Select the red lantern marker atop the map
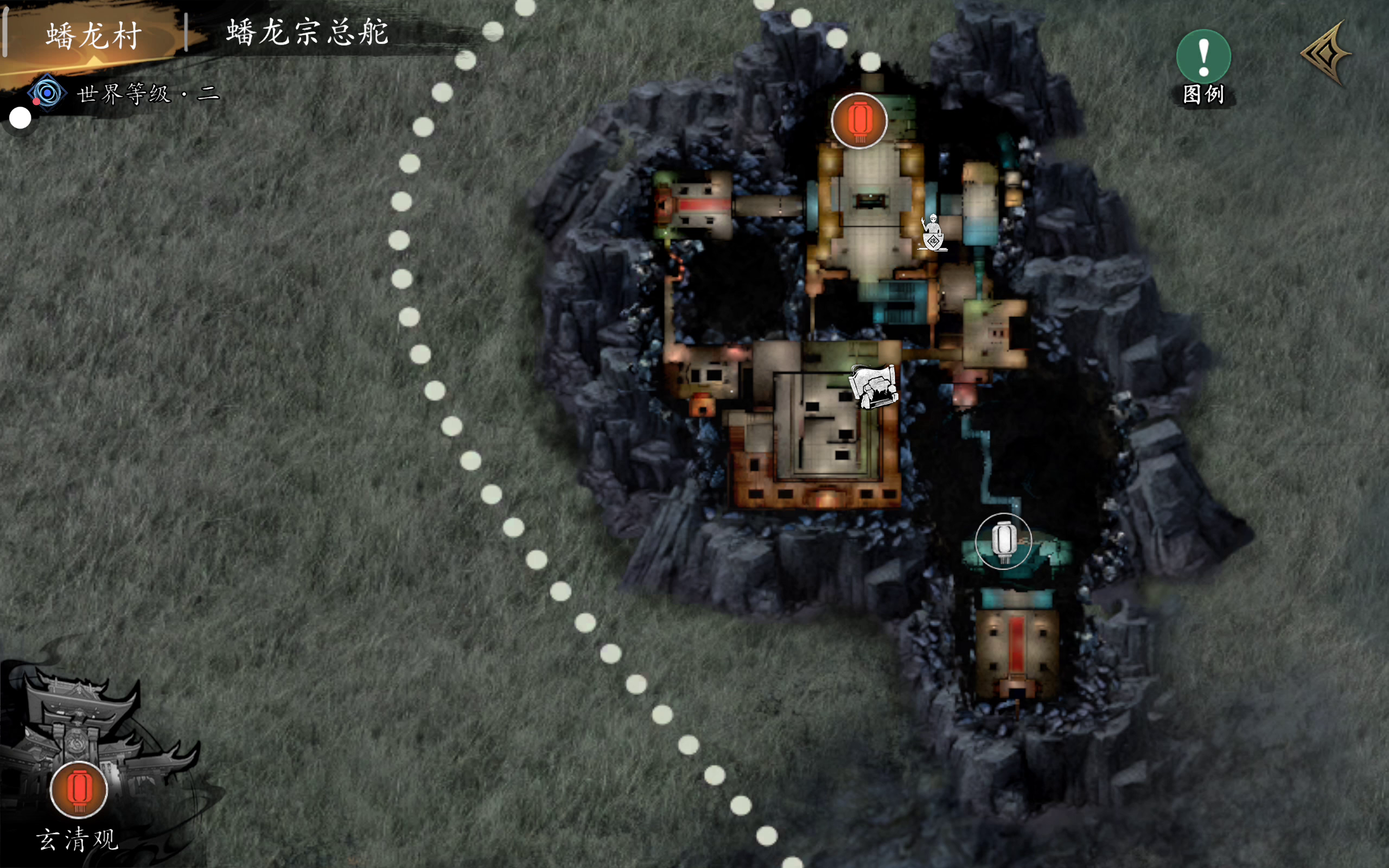Screen dimensions: 1389x868 (x=859, y=120)
